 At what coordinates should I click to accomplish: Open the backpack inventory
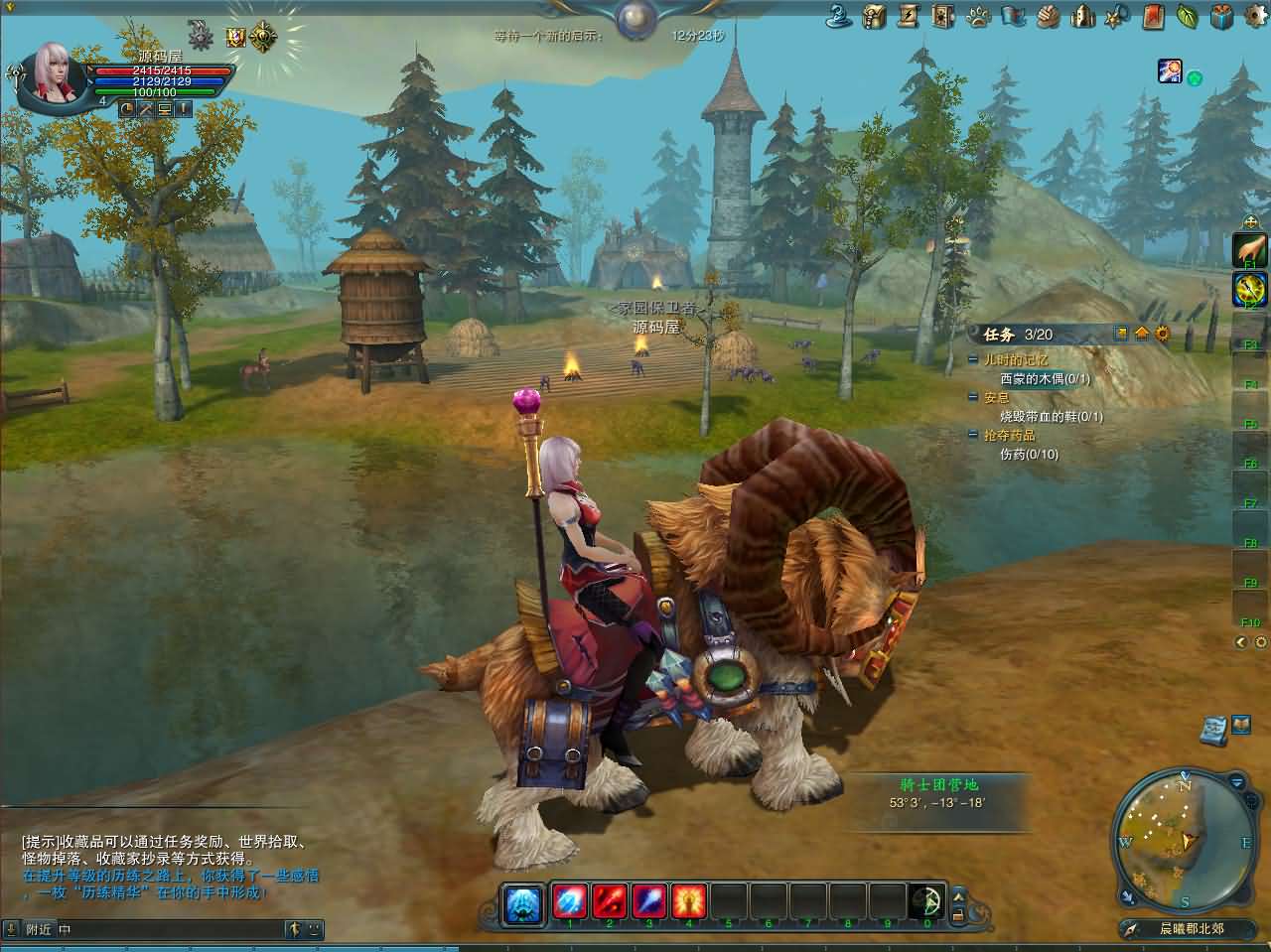pyautogui.click(x=875, y=16)
